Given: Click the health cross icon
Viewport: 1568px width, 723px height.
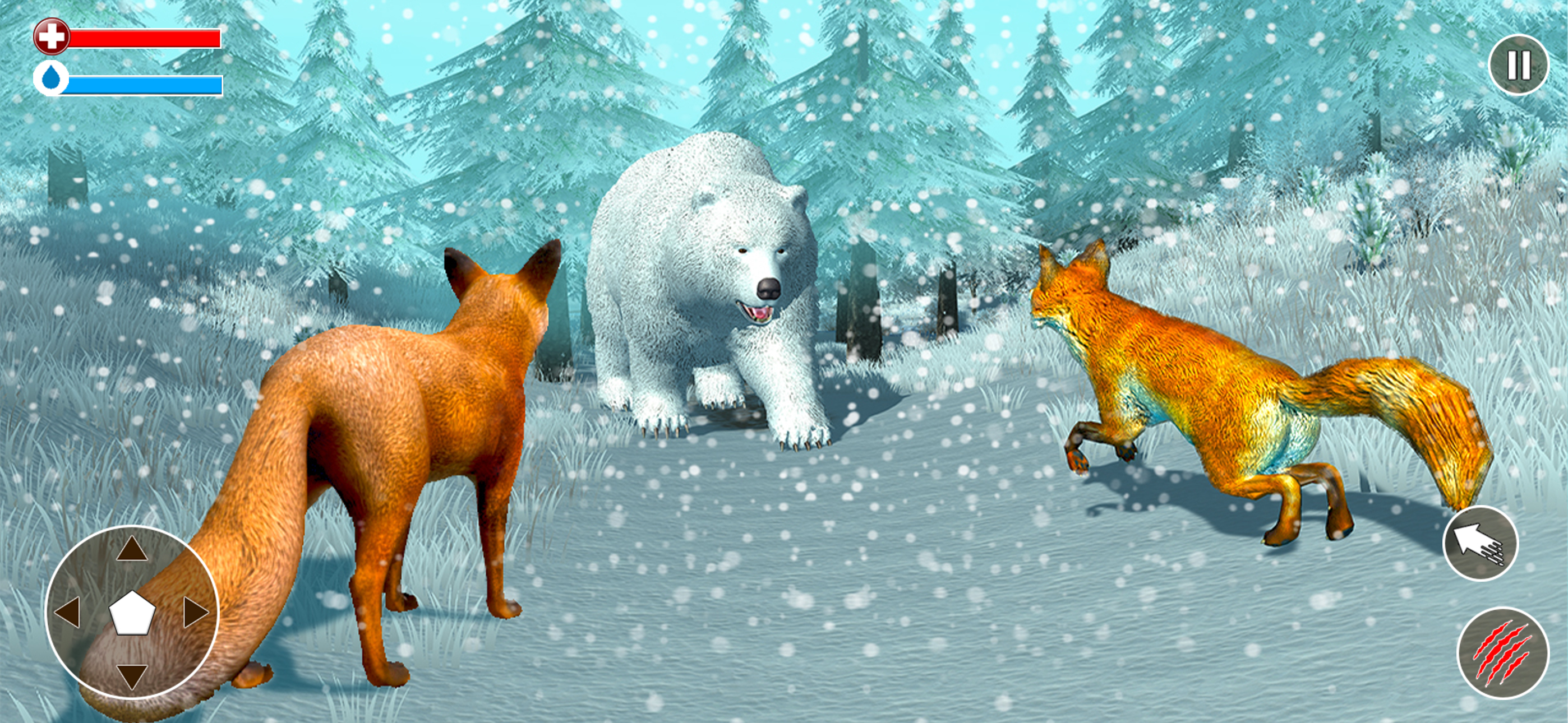Looking at the screenshot, I should click(x=52, y=36).
